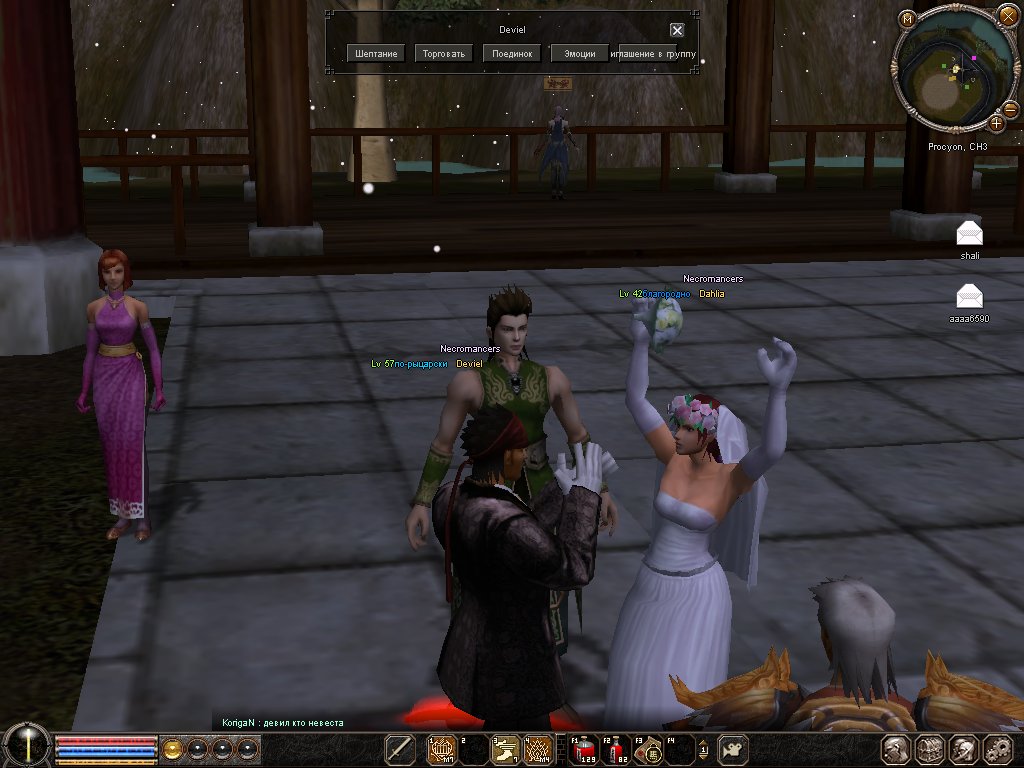
Task: Open the Эмоции emotes button
Action: [580, 54]
